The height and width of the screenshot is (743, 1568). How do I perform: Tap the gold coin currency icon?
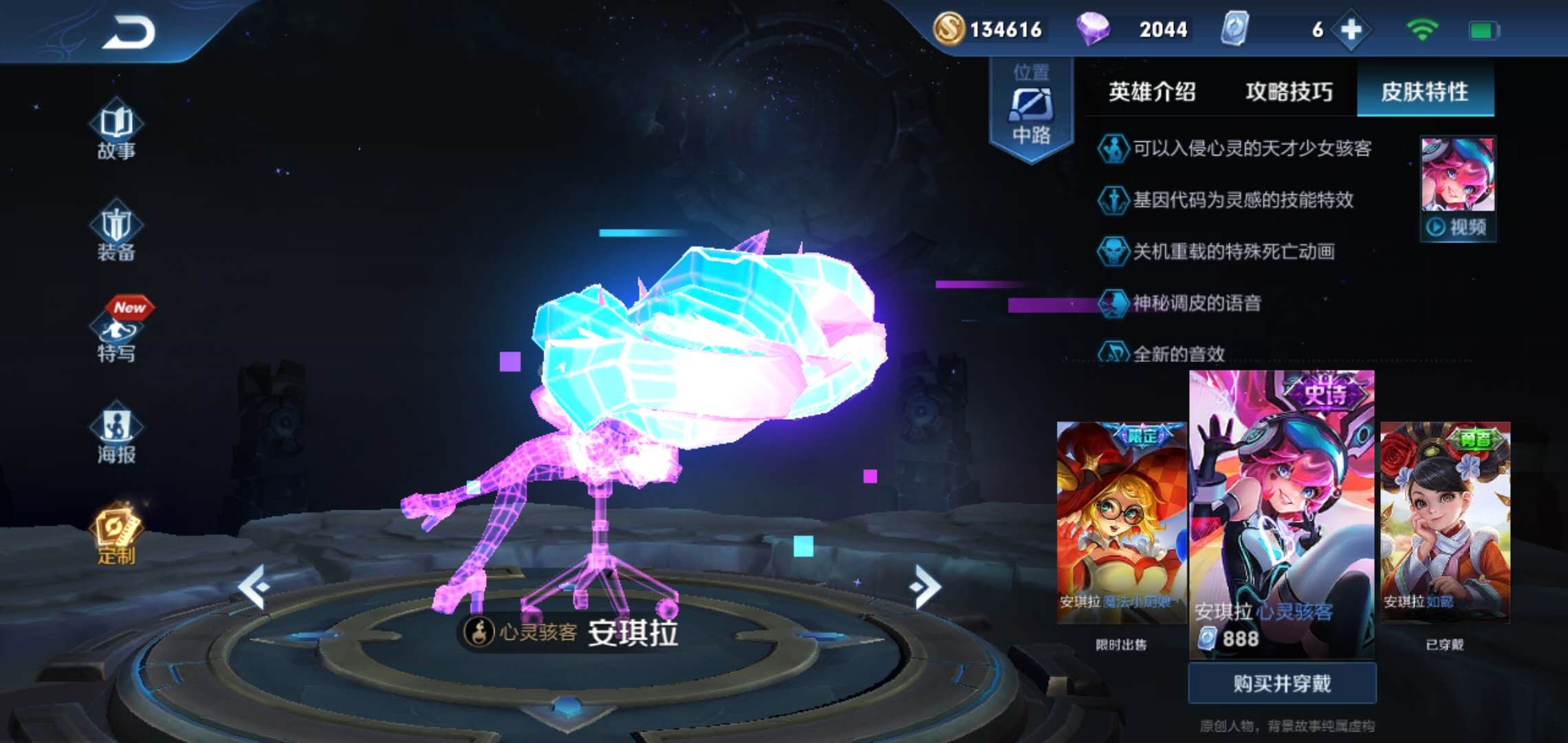tap(948, 30)
